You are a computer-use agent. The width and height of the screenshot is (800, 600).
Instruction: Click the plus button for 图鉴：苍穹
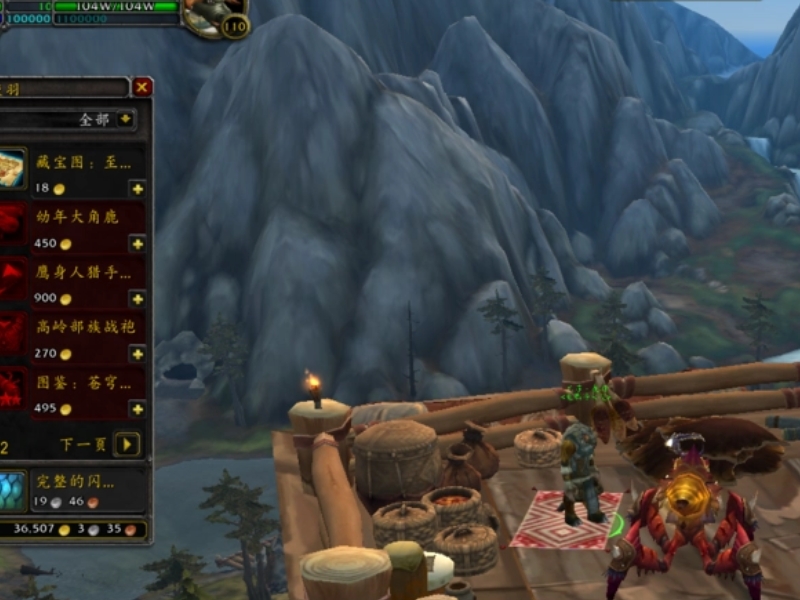137,408
